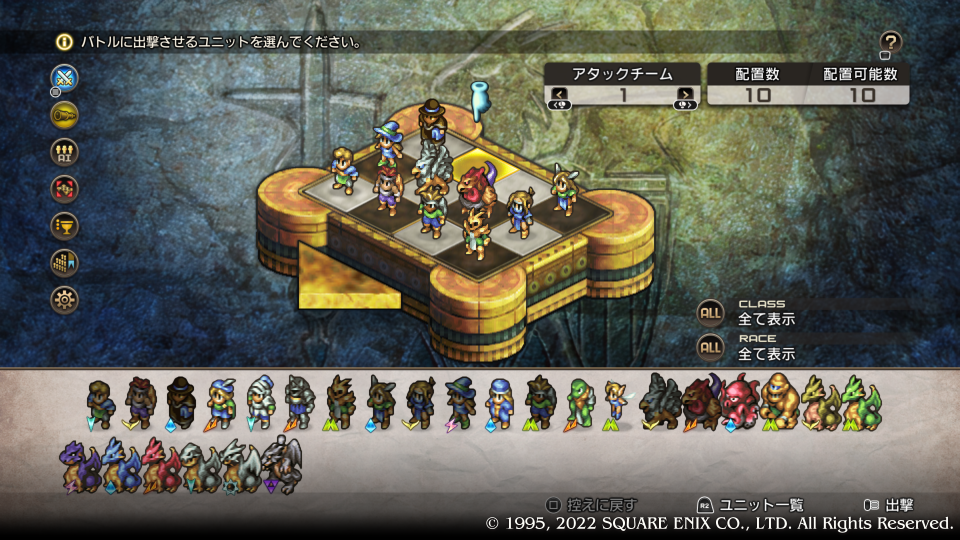This screenshot has width=960, height=540.
Task: Select the witch with pointed blue hat
Action: tap(460, 402)
